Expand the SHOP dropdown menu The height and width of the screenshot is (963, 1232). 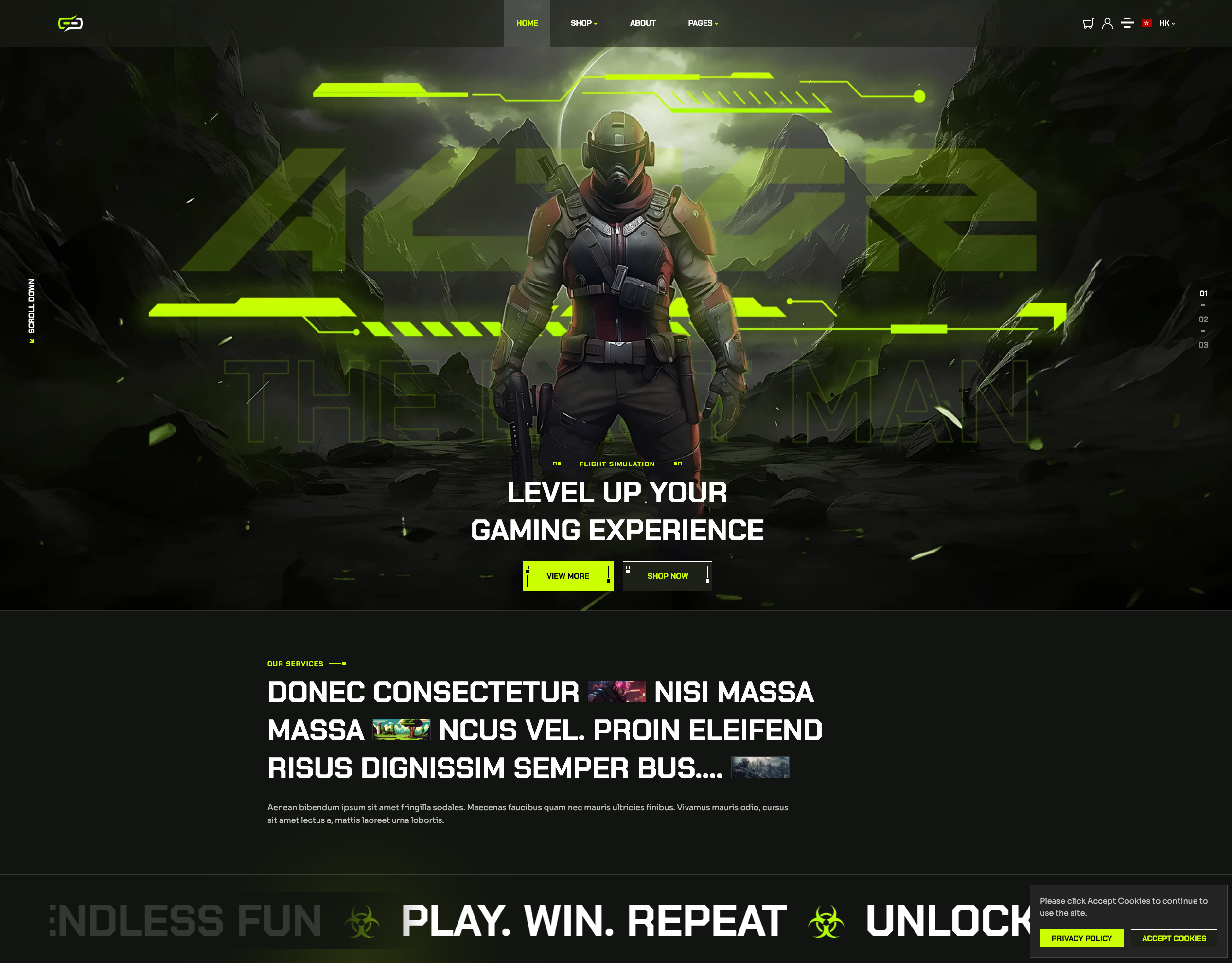tap(584, 23)
